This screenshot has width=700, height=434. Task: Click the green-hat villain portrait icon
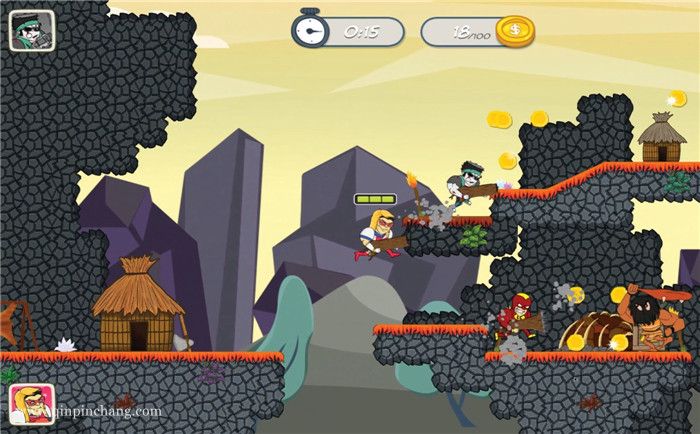[31, 31]
